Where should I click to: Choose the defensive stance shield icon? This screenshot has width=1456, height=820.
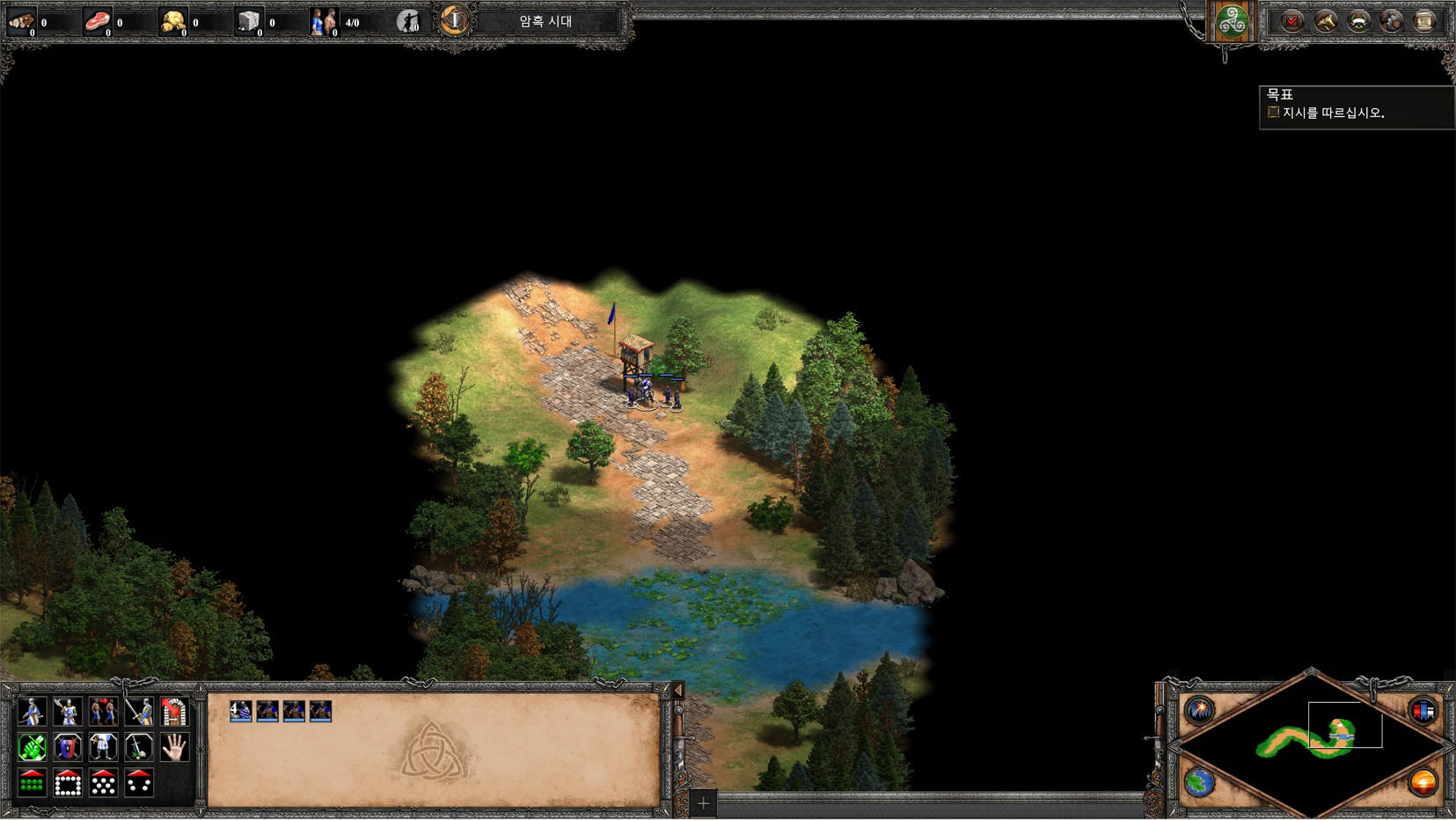pyautogui.click(x=68, y=748)
